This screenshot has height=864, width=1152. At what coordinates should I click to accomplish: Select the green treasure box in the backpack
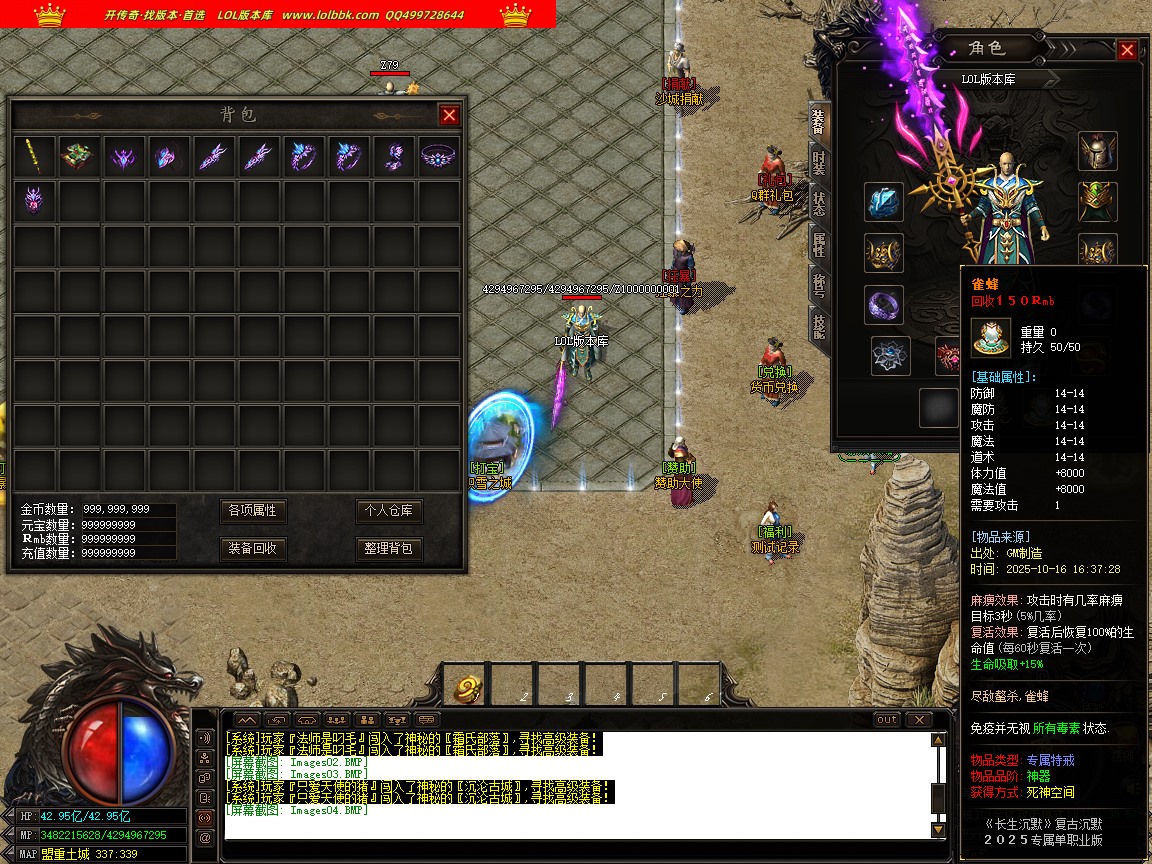[x=79, y=156]
